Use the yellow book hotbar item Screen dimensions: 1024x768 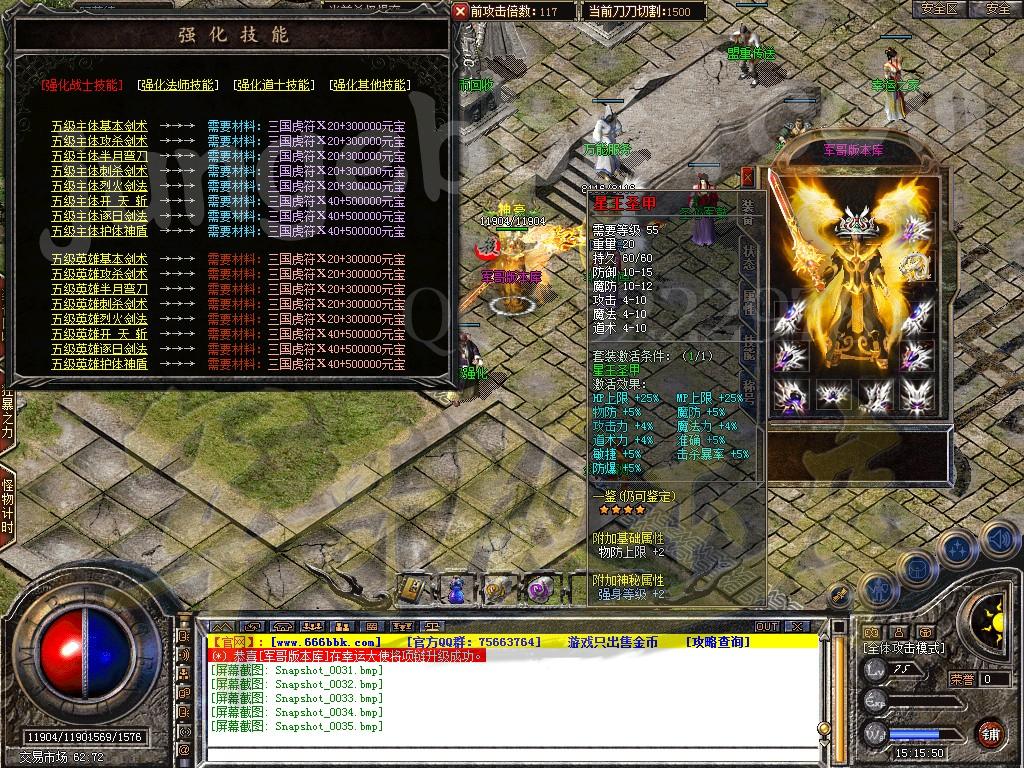point(412,589)
